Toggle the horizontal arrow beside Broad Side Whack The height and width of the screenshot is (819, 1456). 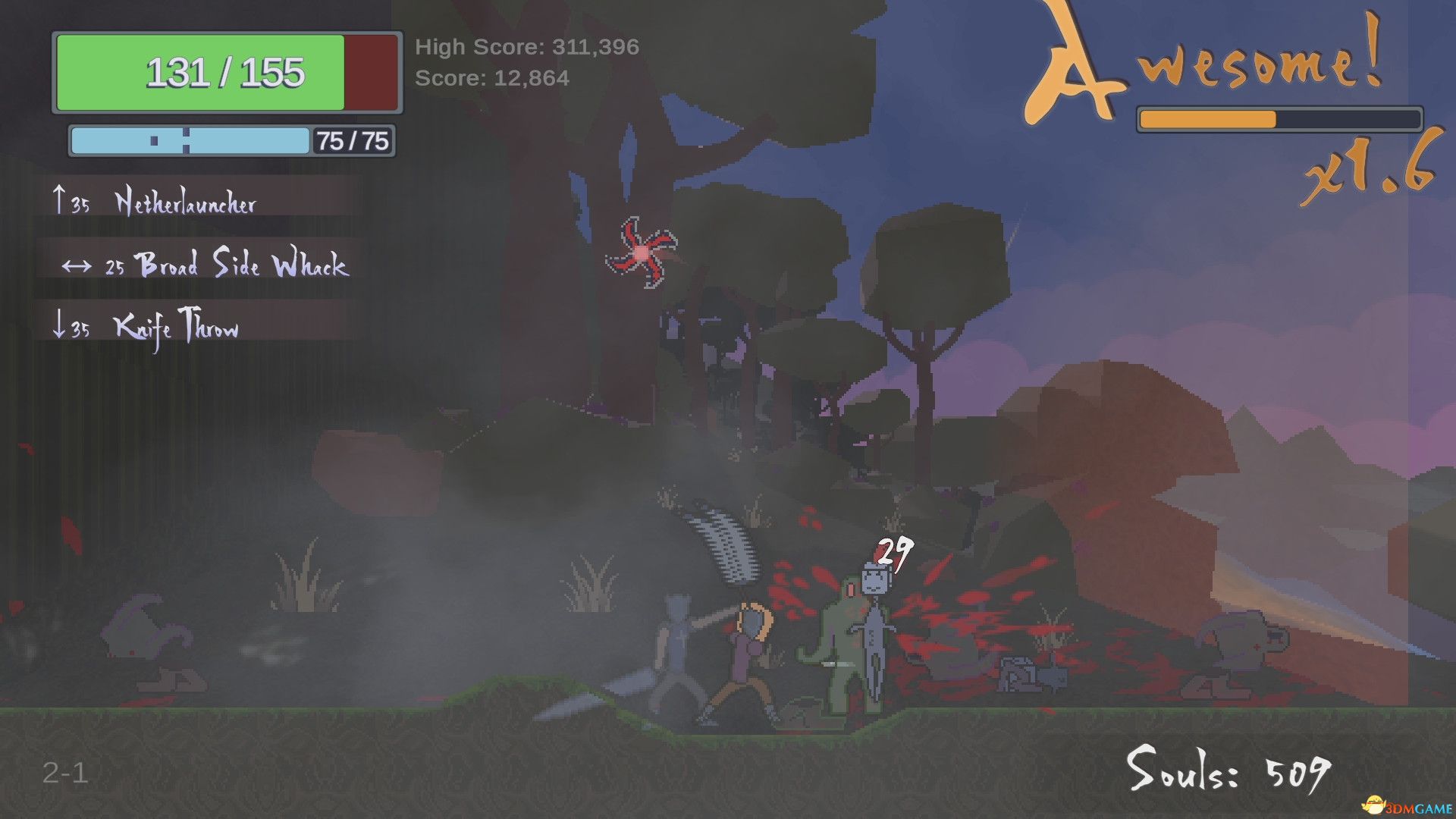[x=76, y=265]
